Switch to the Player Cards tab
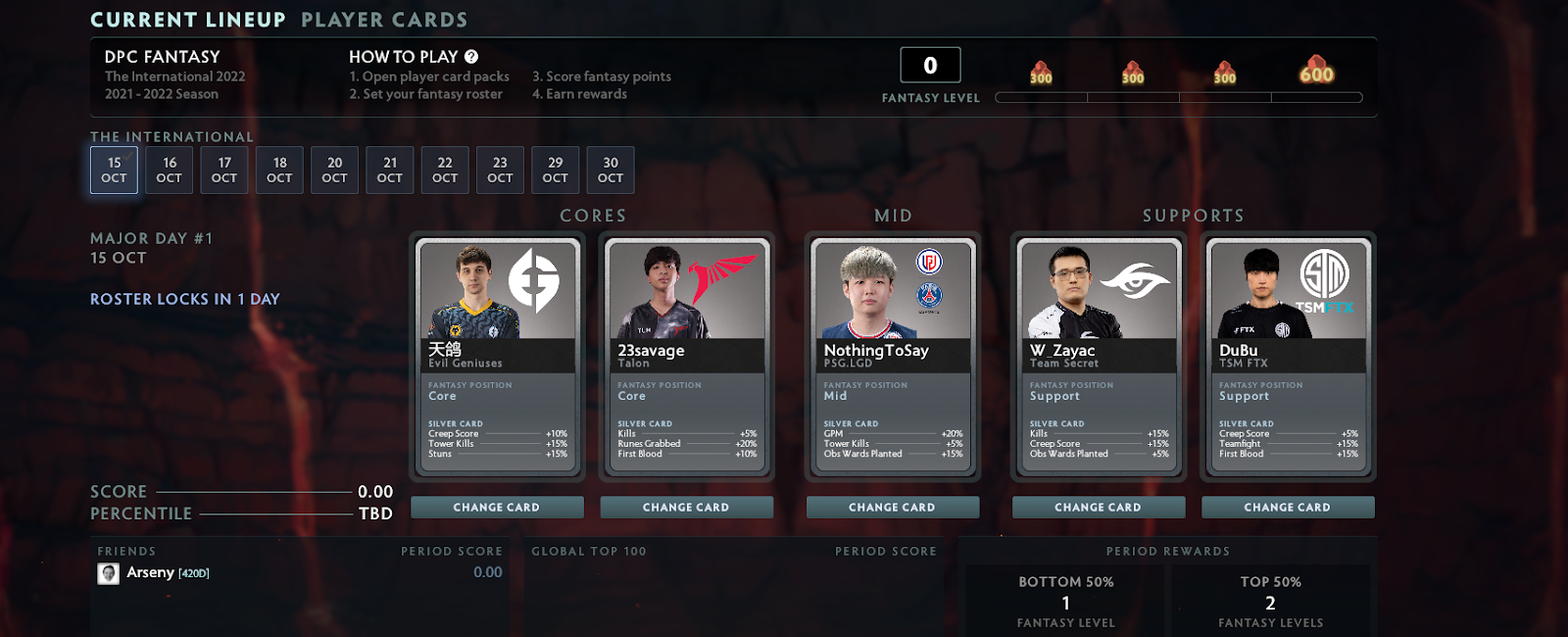This screenshot has width=1568, height=637. (x=384, y=20)
